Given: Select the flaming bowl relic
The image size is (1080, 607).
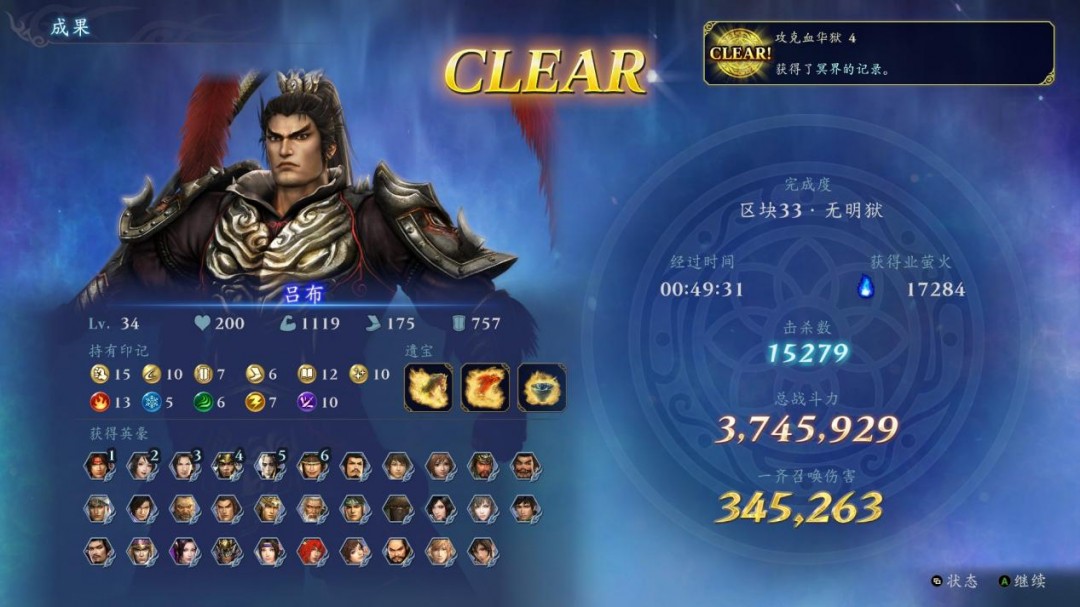Looking at the screenshot, I should click(x=542, y=387).
